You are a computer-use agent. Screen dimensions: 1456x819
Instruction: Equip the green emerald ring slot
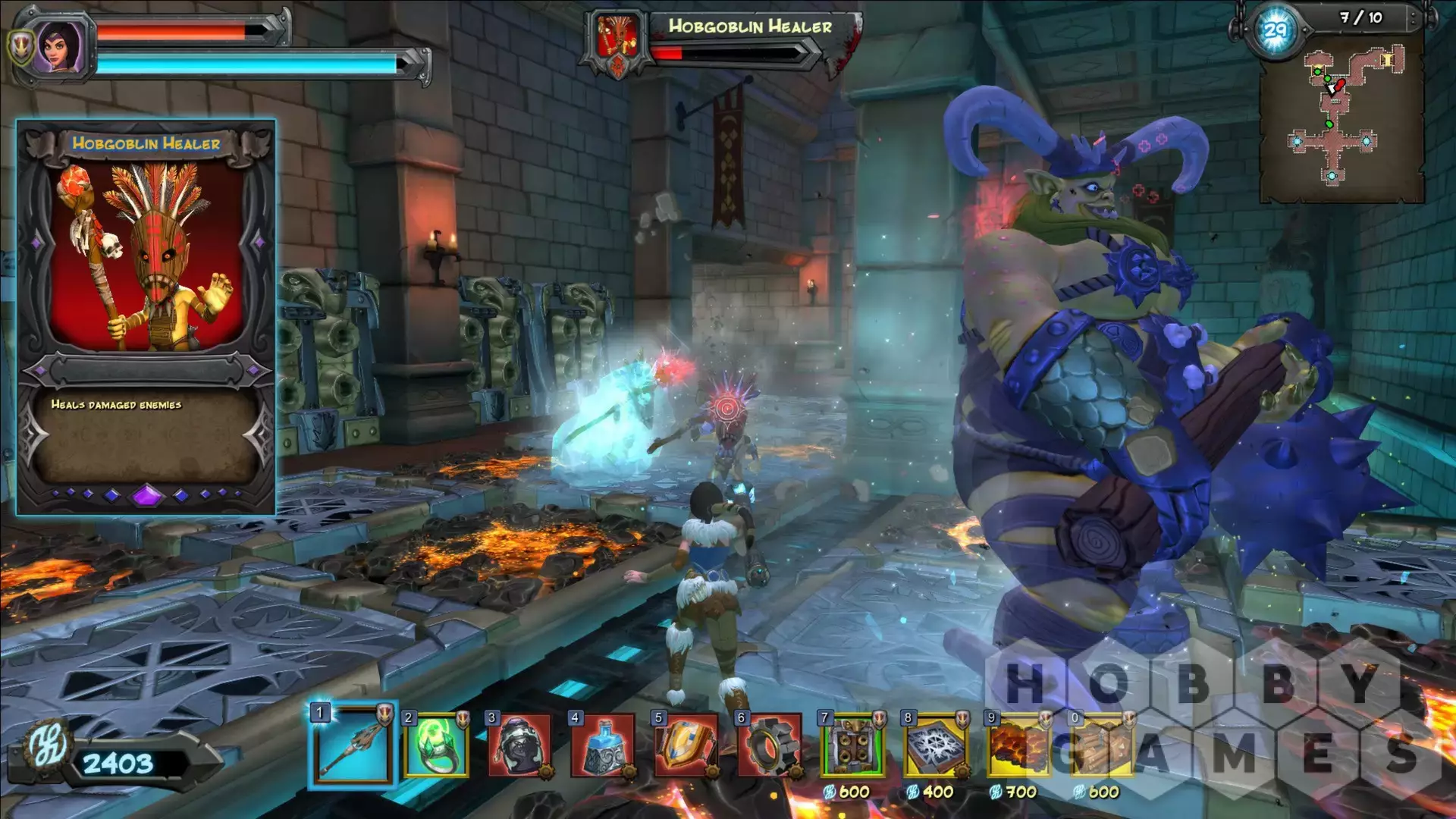pyautogui.click(x=436, y=746)
